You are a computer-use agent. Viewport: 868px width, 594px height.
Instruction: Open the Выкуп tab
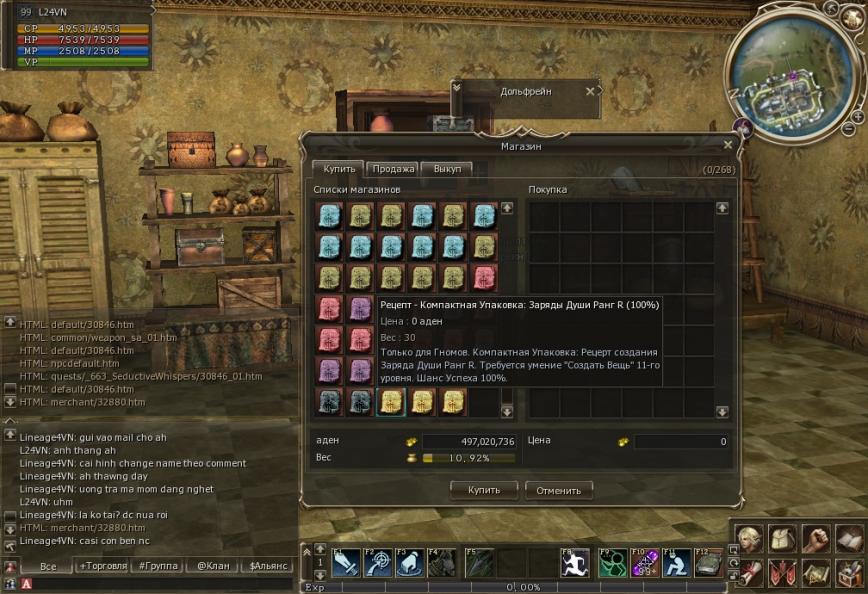point(446,169)
